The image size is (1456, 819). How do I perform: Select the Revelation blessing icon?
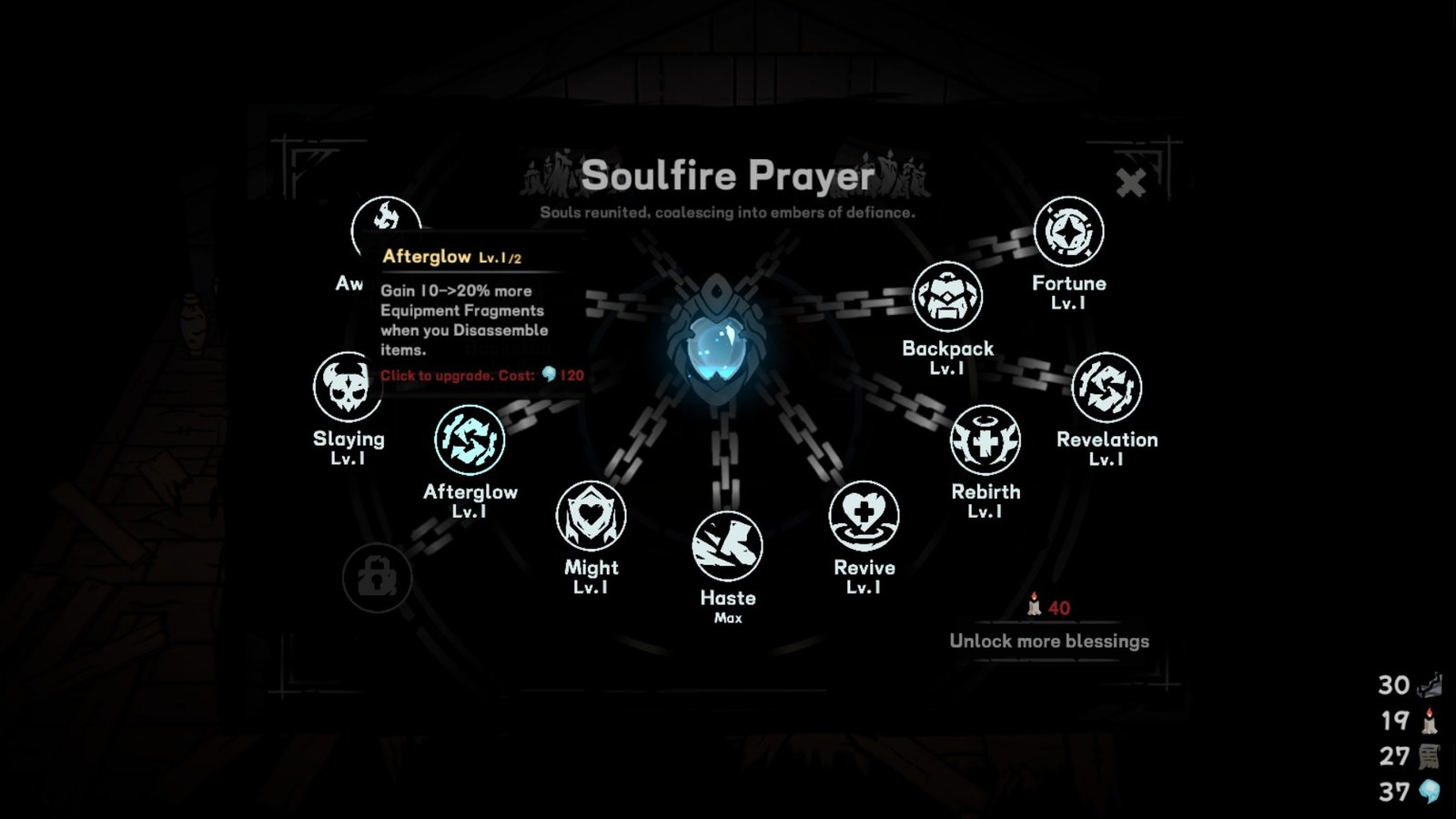tap(1108, 387)
